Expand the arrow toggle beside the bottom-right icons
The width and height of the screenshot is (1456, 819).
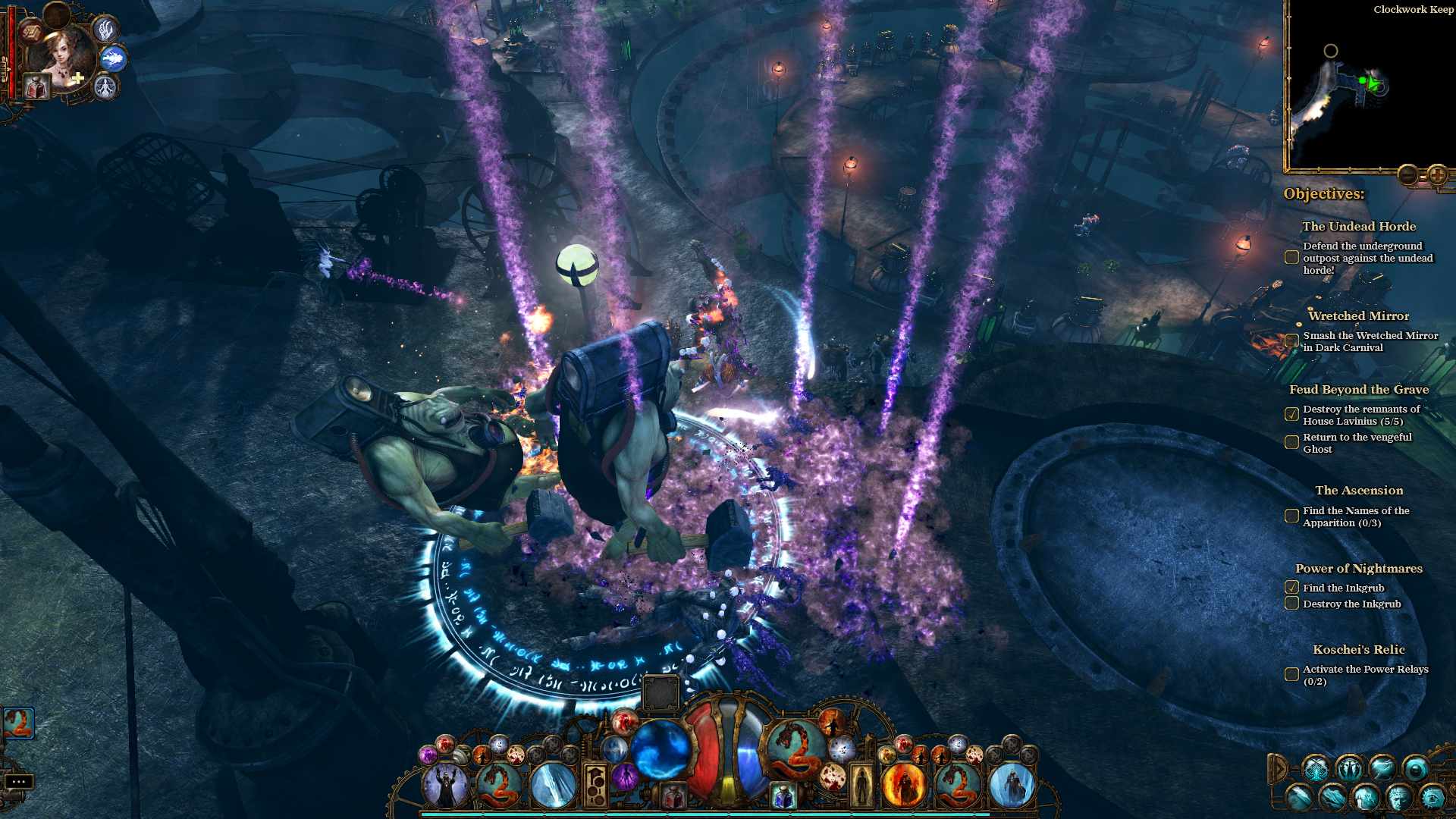pyautogui.click(x=1280, y=767)
